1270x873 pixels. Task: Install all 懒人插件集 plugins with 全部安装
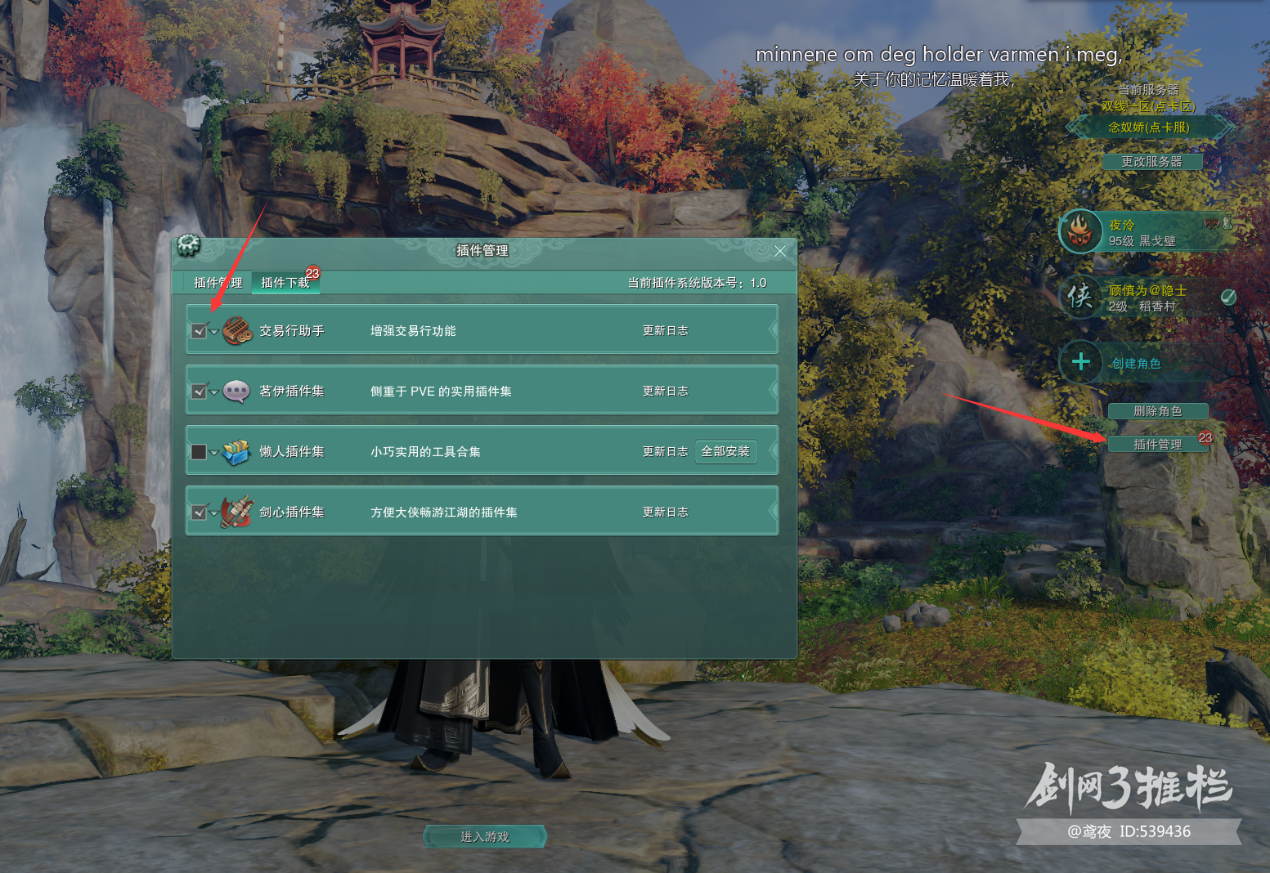pos(725,451)
